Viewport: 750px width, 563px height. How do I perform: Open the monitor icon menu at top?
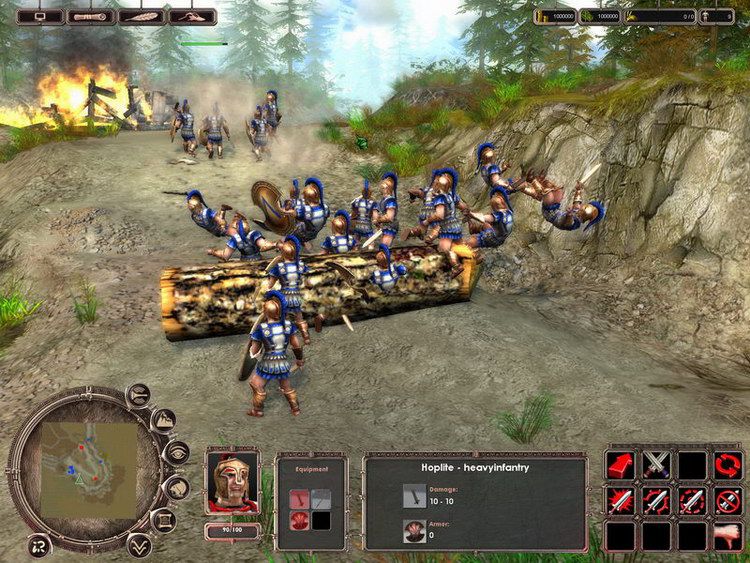click(x=40, y=16)
